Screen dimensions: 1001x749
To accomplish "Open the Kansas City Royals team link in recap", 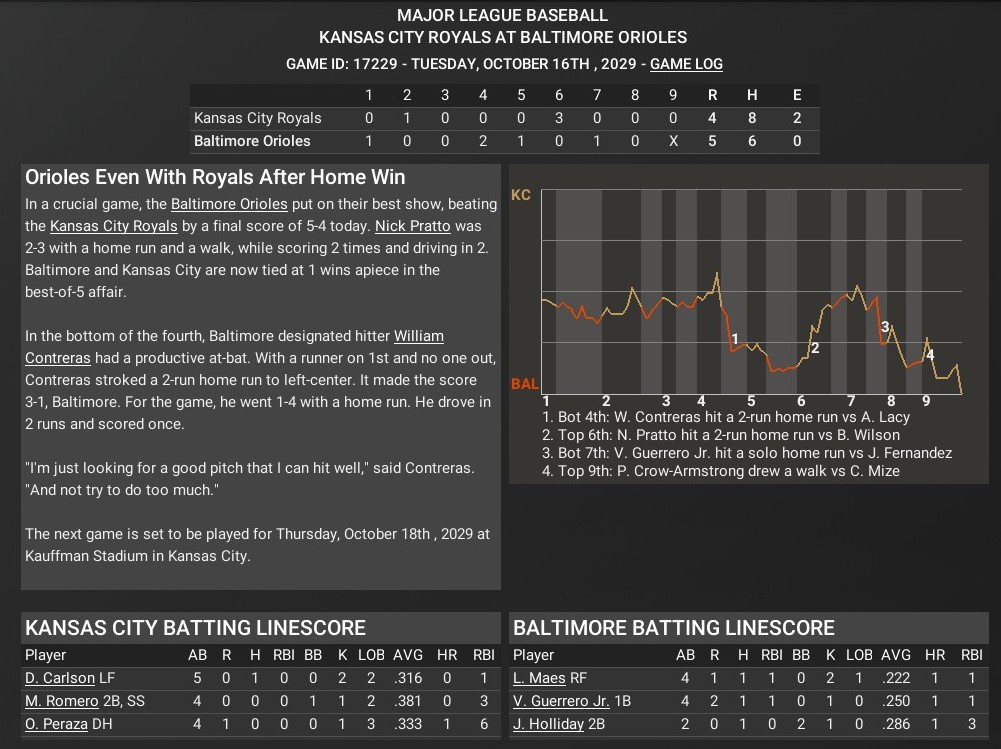I will (106, 226).
